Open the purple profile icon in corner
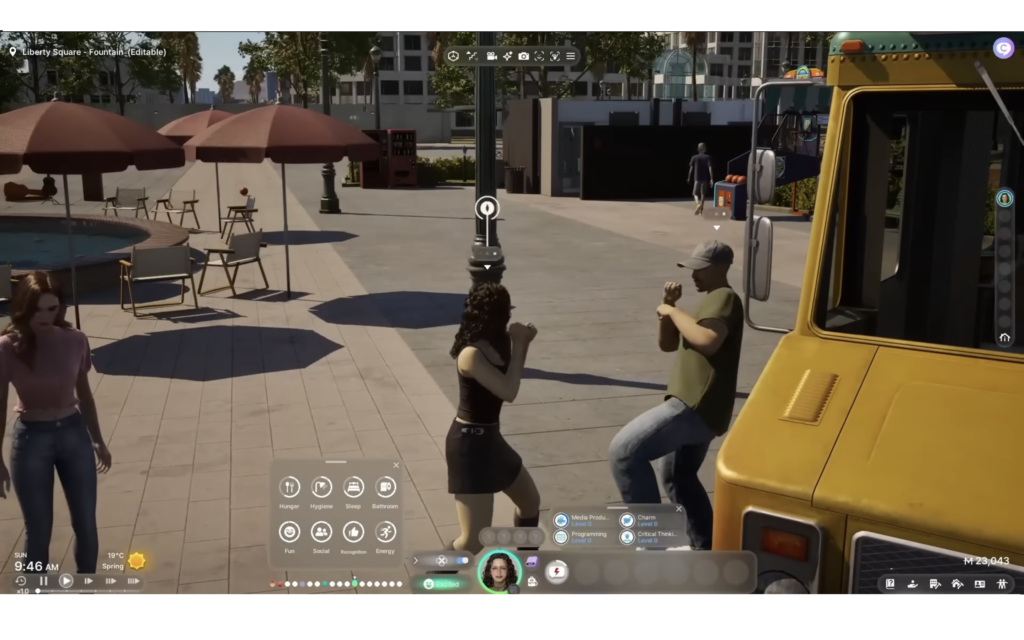This screenshot has height=640, width=1024. tap(1003, 47)
